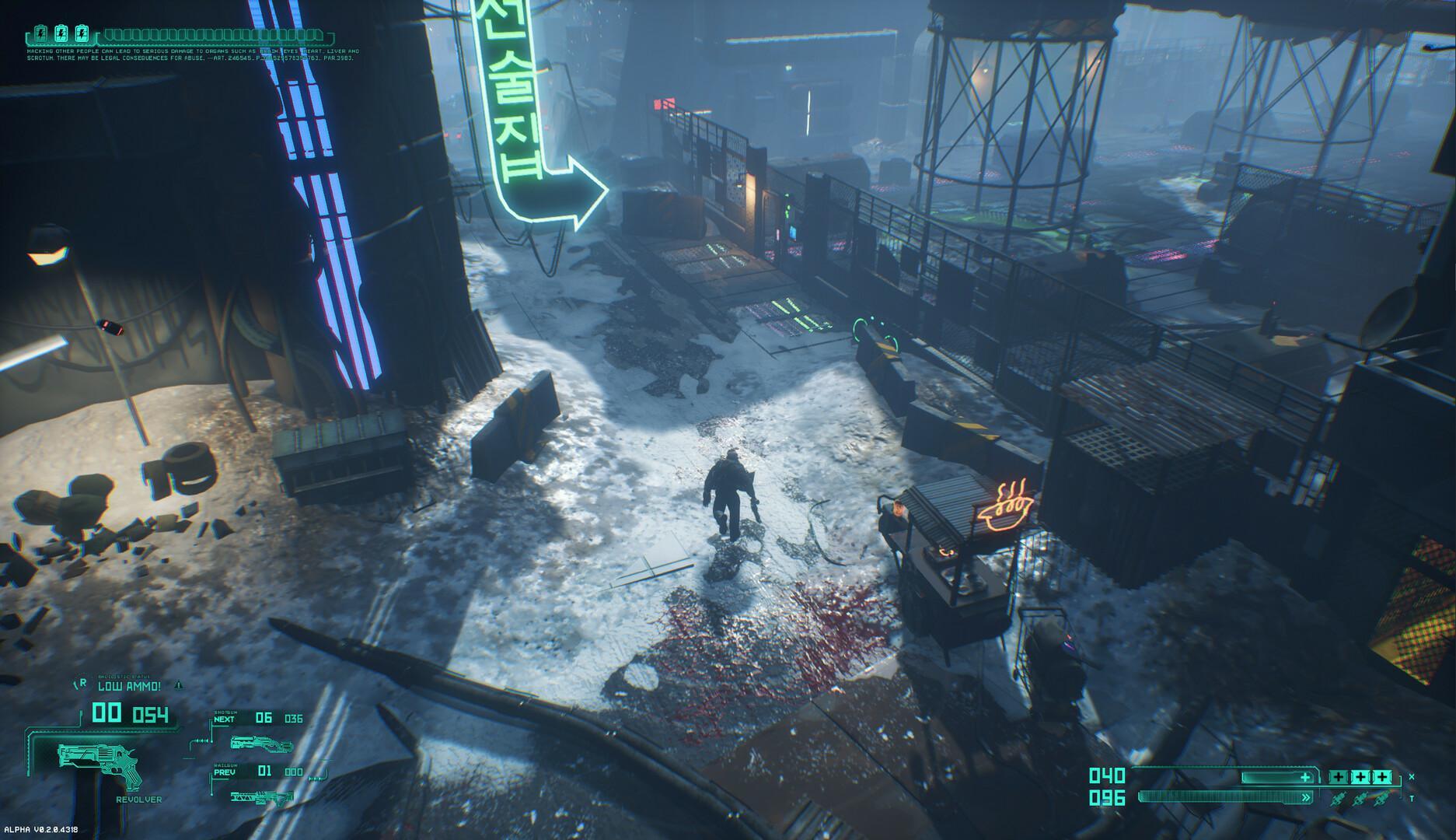Toggle the T marker beside the syringes
The height and width of the screenshot is (840, 1456).
(1412, 797)
